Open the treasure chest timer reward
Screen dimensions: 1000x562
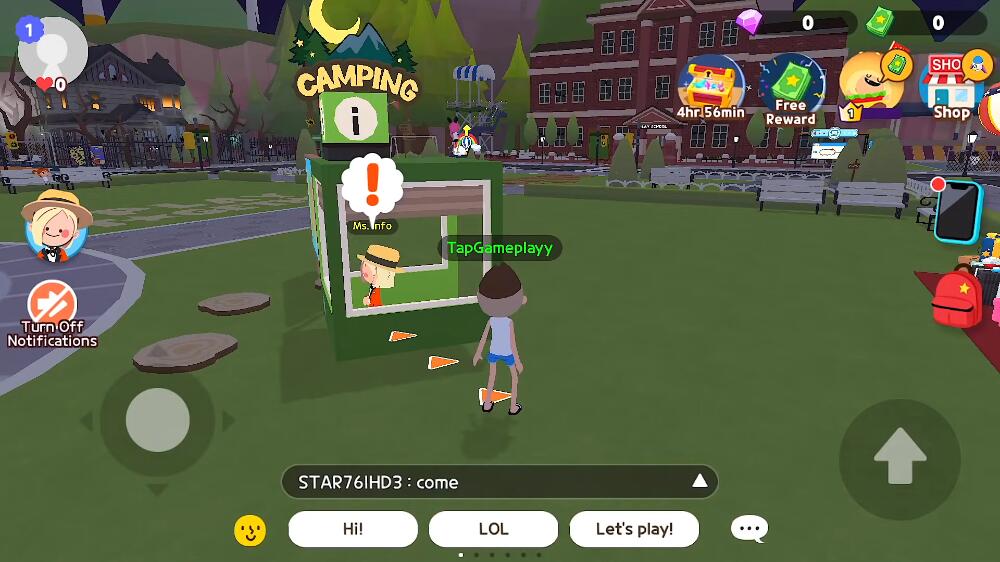710,87
